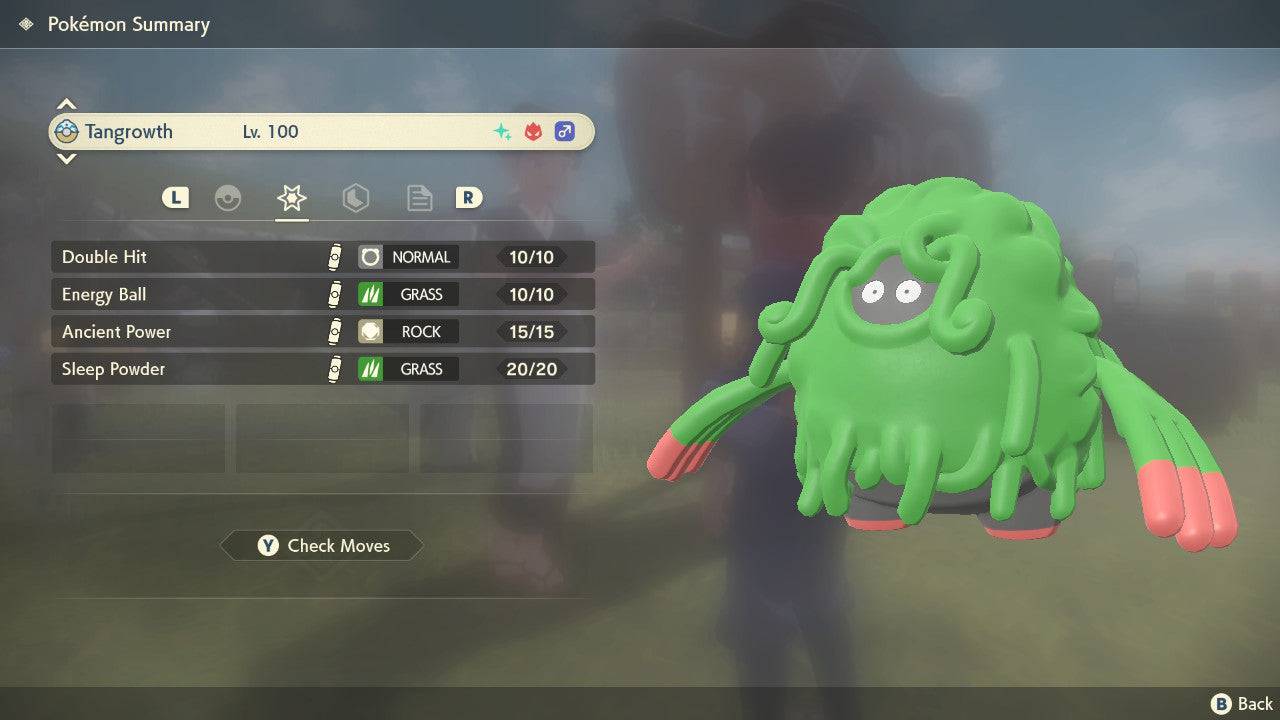1280x720 pixels.
Task: Pick the Sleep Powder move row
Action: point(322,369)
